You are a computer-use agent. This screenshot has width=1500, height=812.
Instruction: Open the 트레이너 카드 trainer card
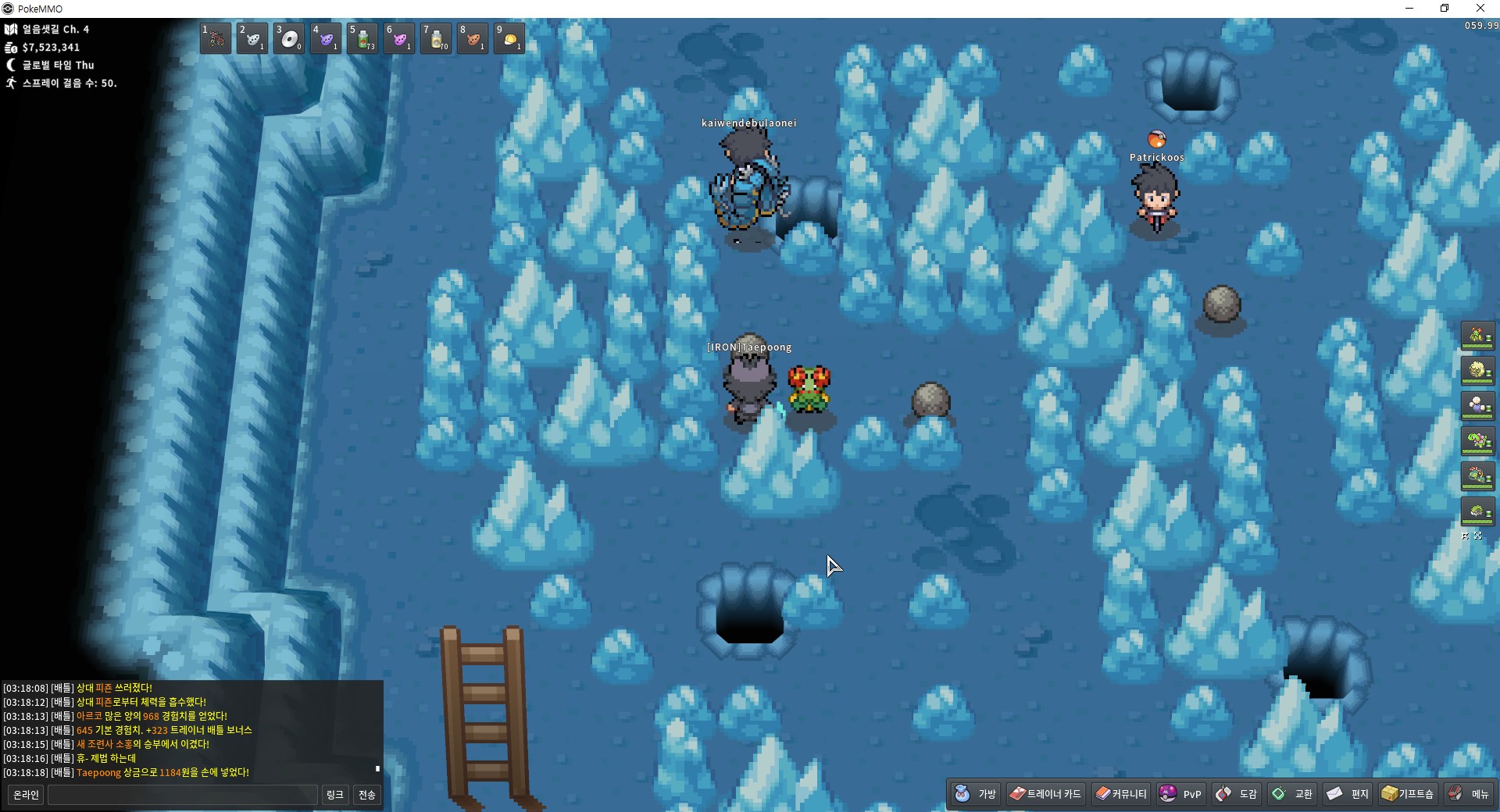pyautogui.click(x=1045, y=794)
